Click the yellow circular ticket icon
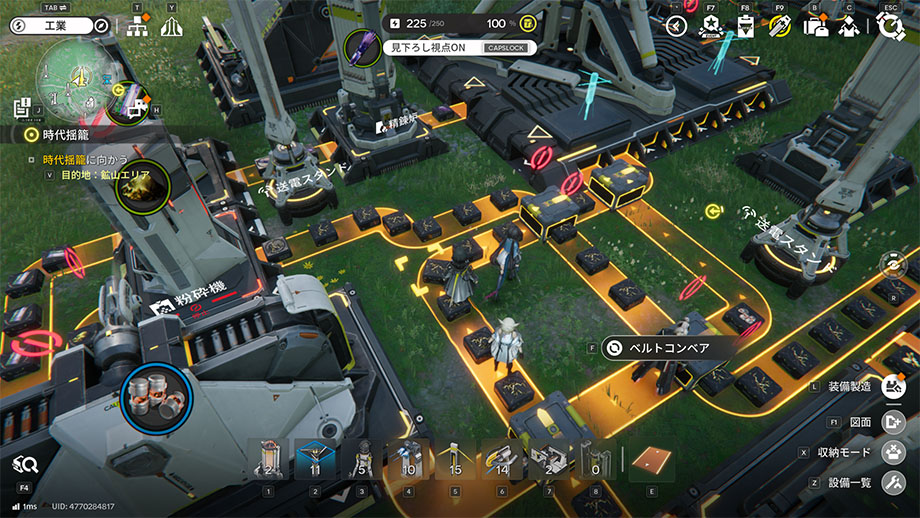920x518 pixels. tap(779, 27)
